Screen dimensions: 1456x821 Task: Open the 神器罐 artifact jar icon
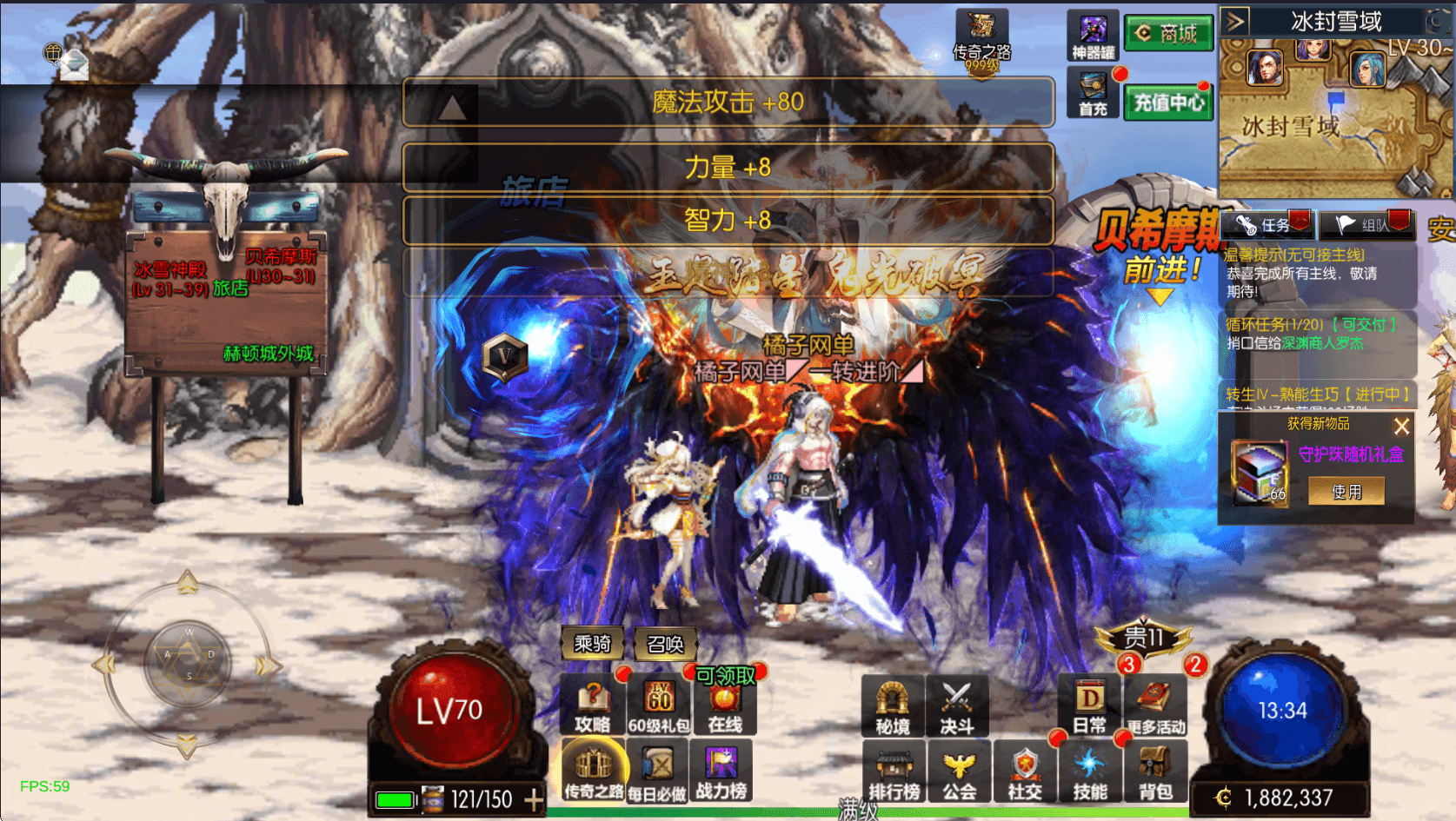coord(1093,36)
